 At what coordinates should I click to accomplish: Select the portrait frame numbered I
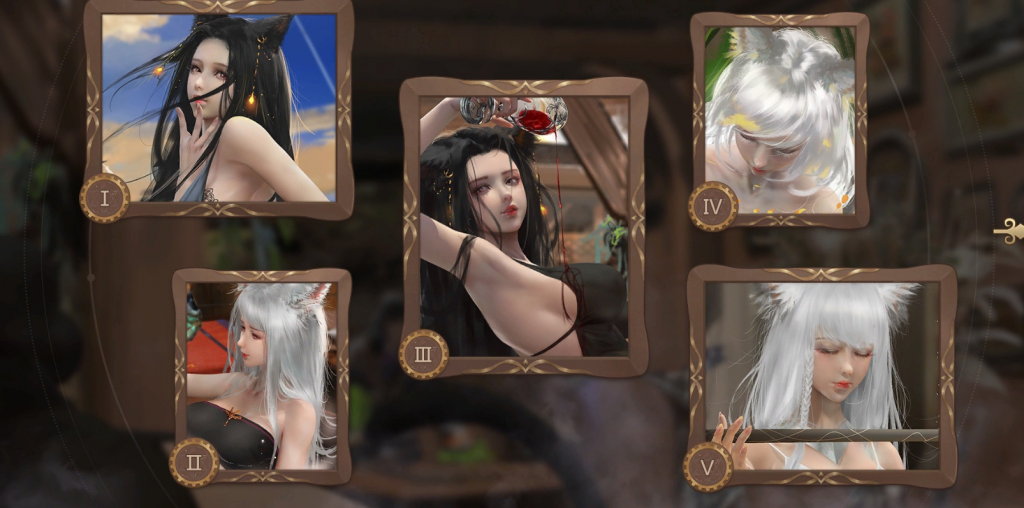(x=218, y=107)
